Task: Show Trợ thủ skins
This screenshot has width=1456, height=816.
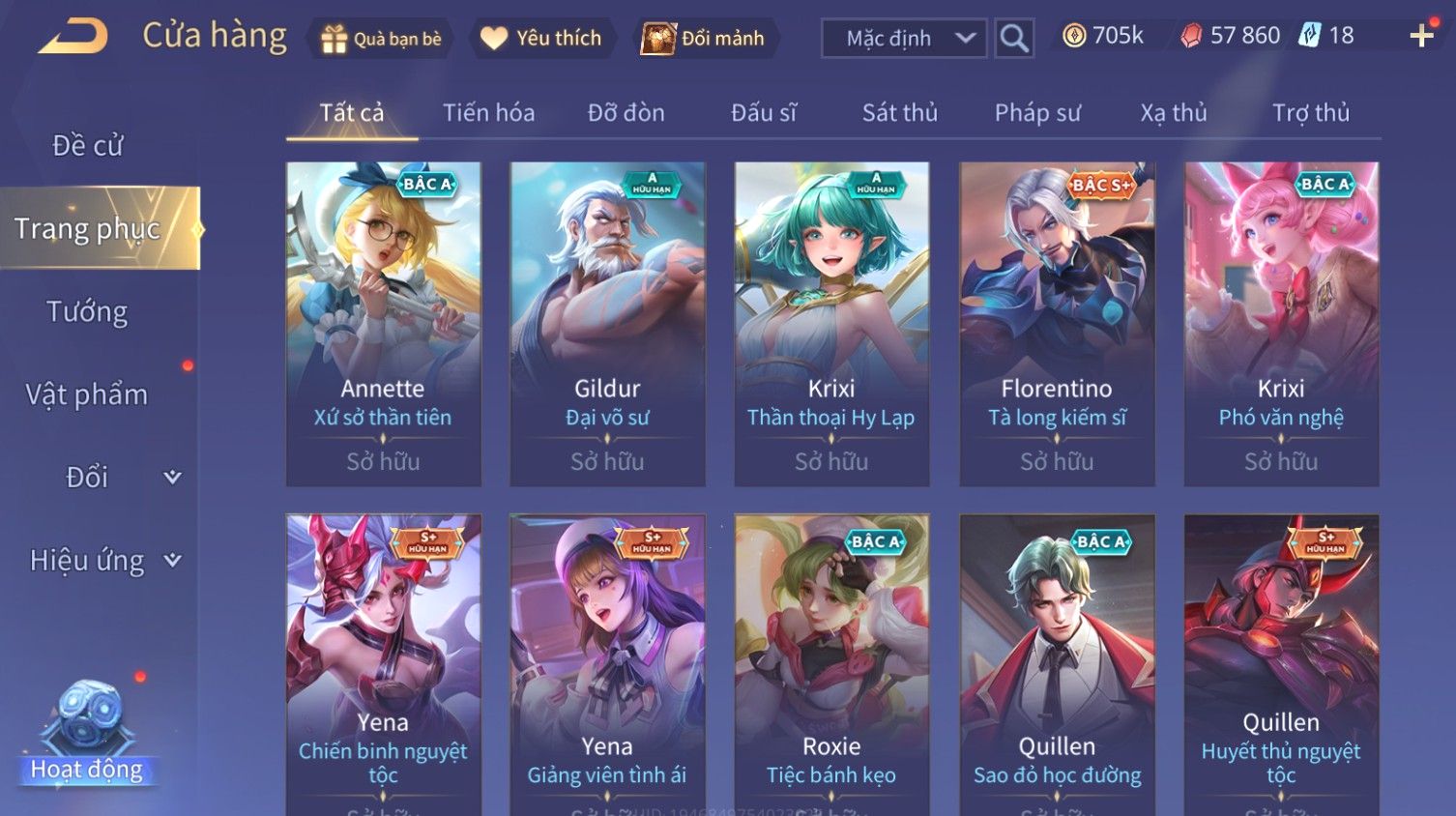Action: [1310, 113]
